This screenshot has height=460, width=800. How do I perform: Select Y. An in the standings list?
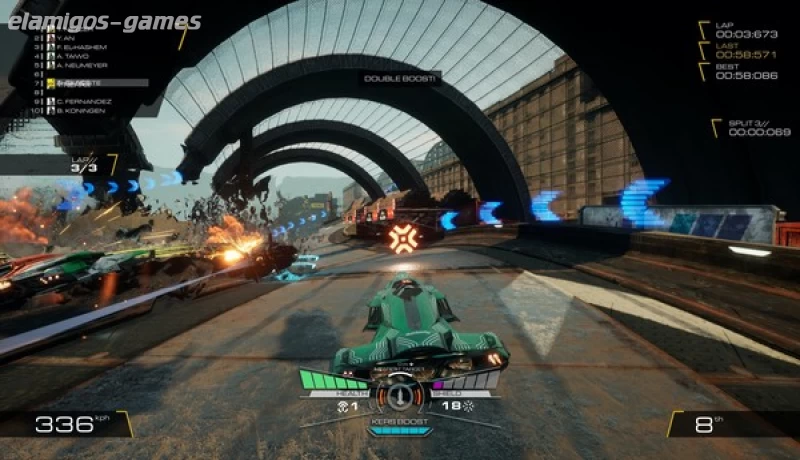click(65, 36)
